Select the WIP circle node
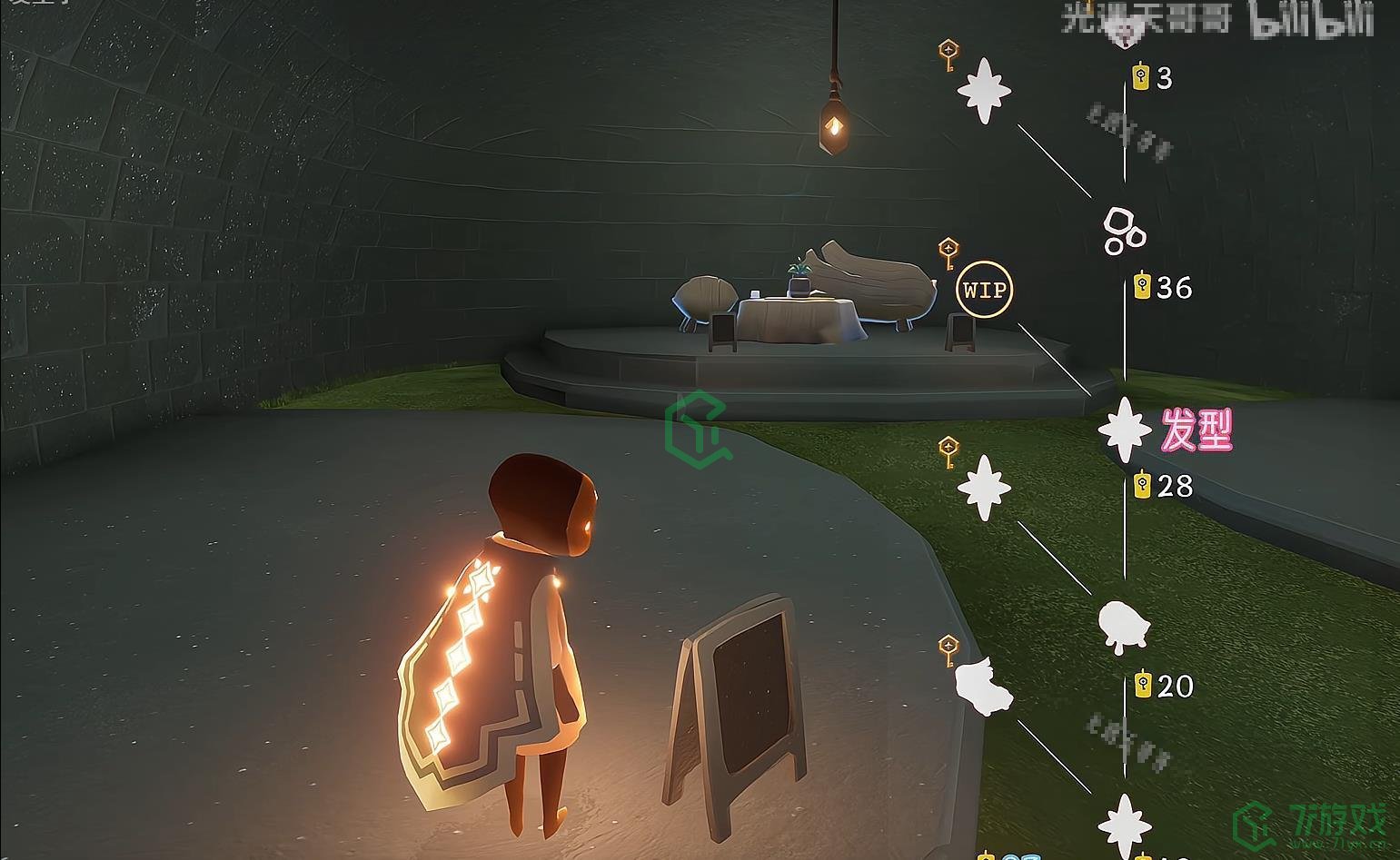 click(985, 290)
